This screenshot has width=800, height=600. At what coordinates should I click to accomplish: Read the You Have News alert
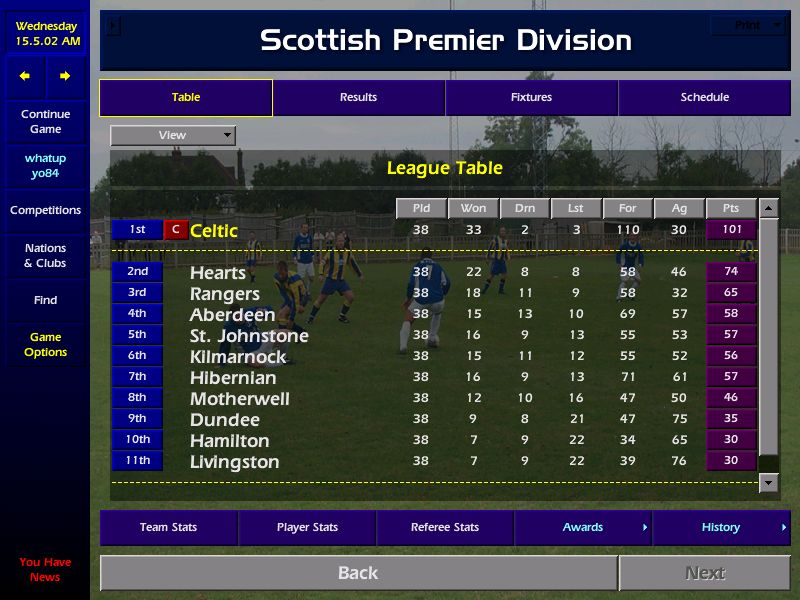tap(45, 569)
